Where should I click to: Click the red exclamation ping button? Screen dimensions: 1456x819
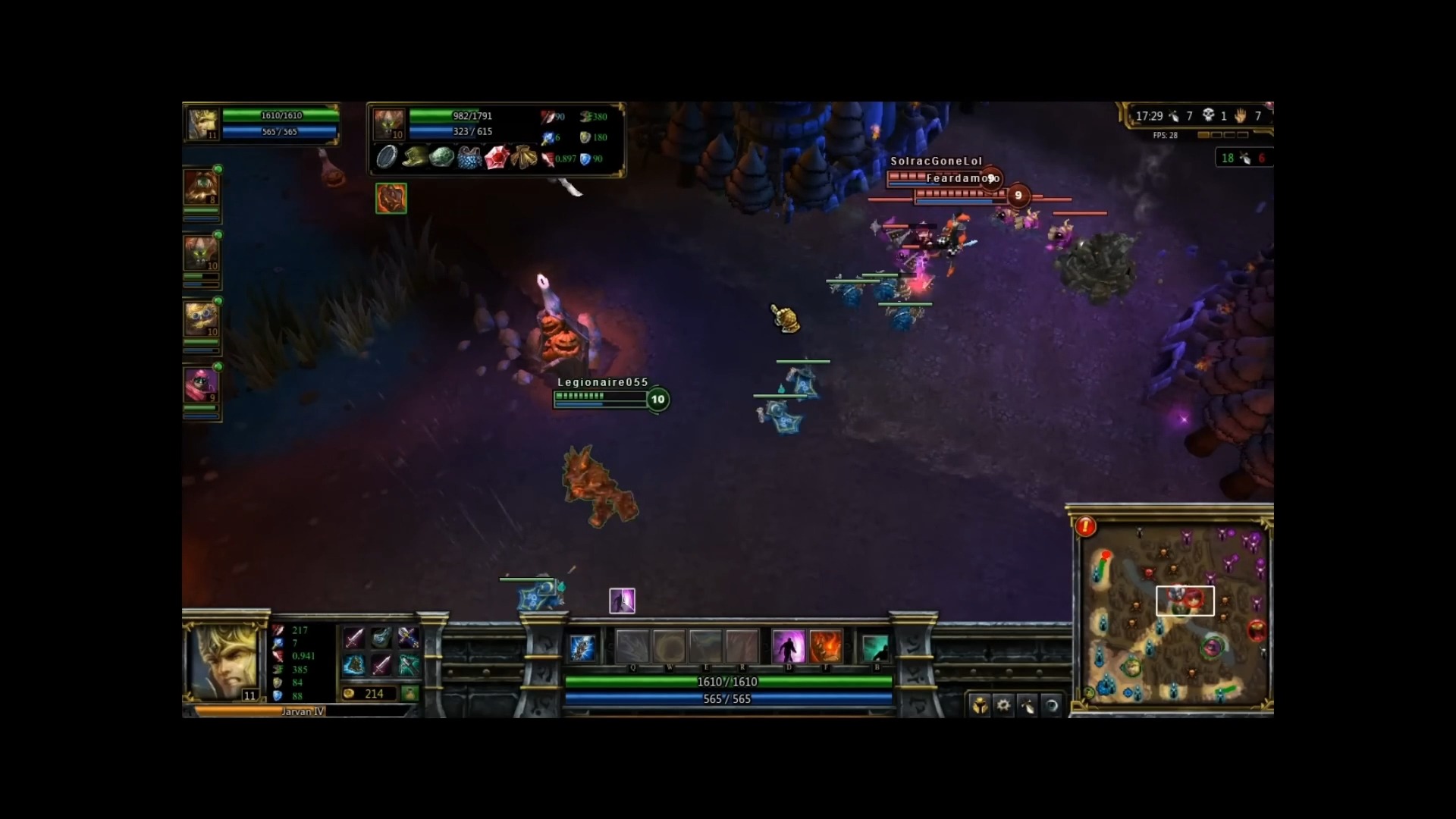pos(1085,526)
